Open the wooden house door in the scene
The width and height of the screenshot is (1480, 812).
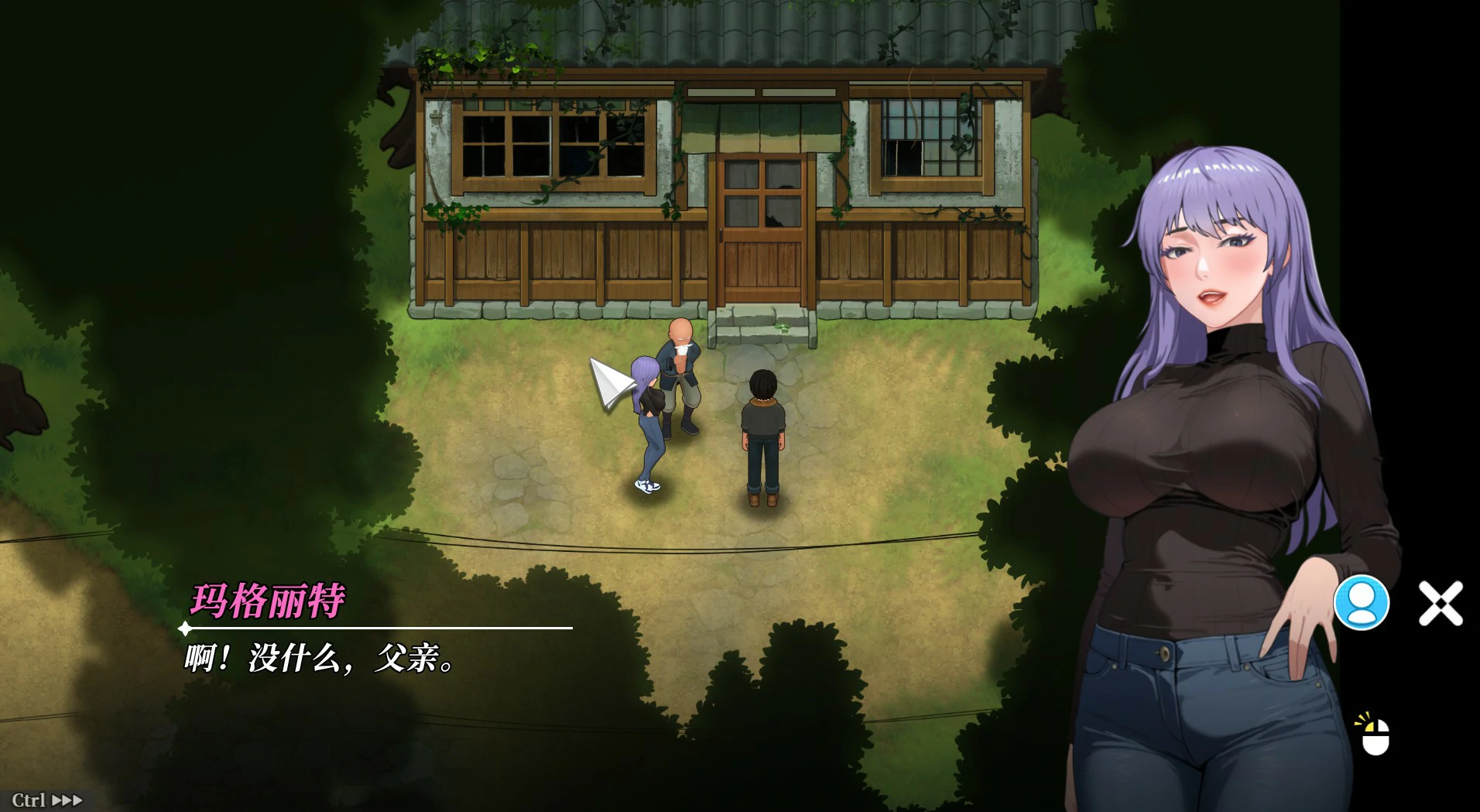click(762, 232)
